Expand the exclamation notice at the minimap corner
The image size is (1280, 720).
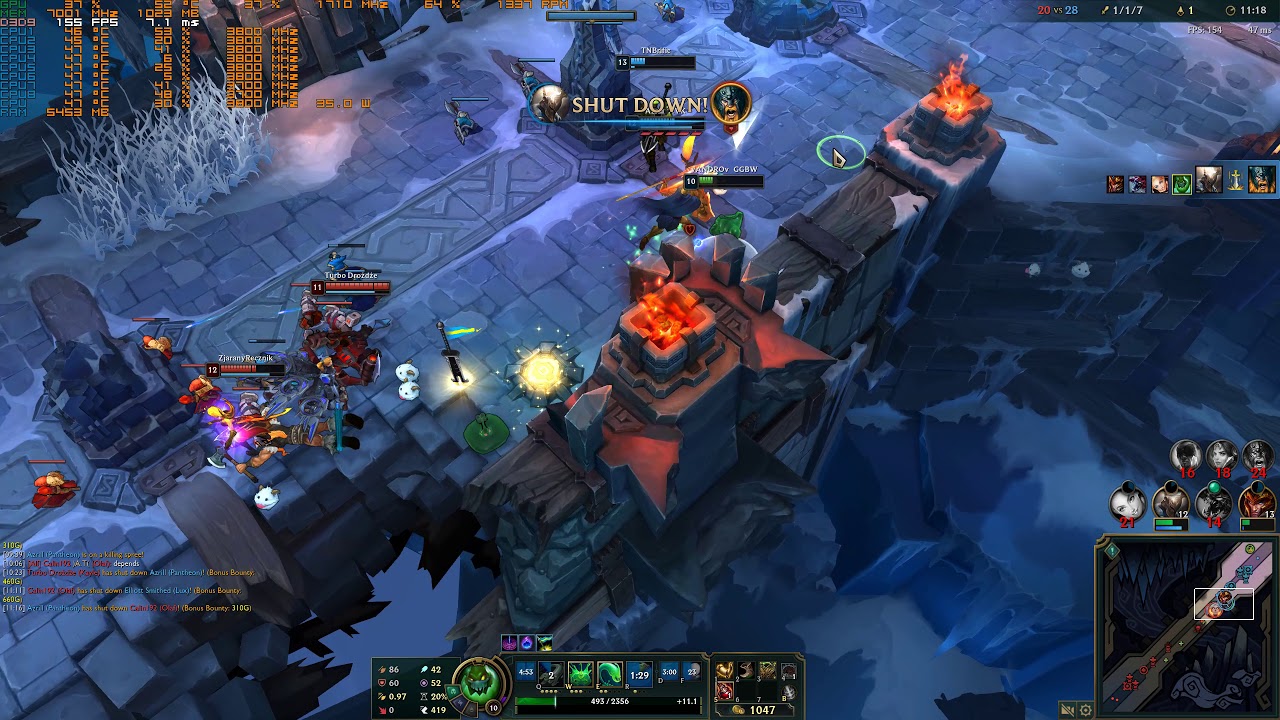click(x=1112, y=550)
